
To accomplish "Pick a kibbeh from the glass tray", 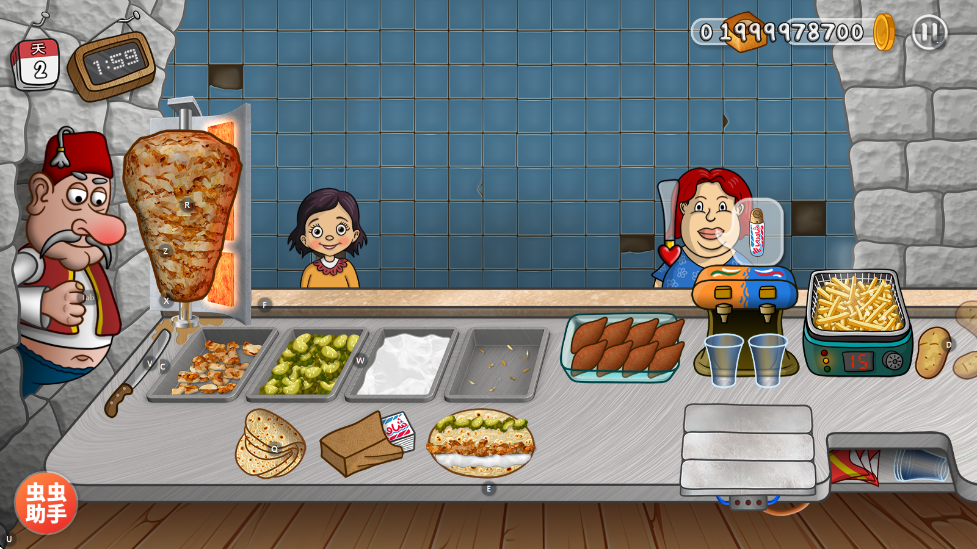I will (625, 346).
